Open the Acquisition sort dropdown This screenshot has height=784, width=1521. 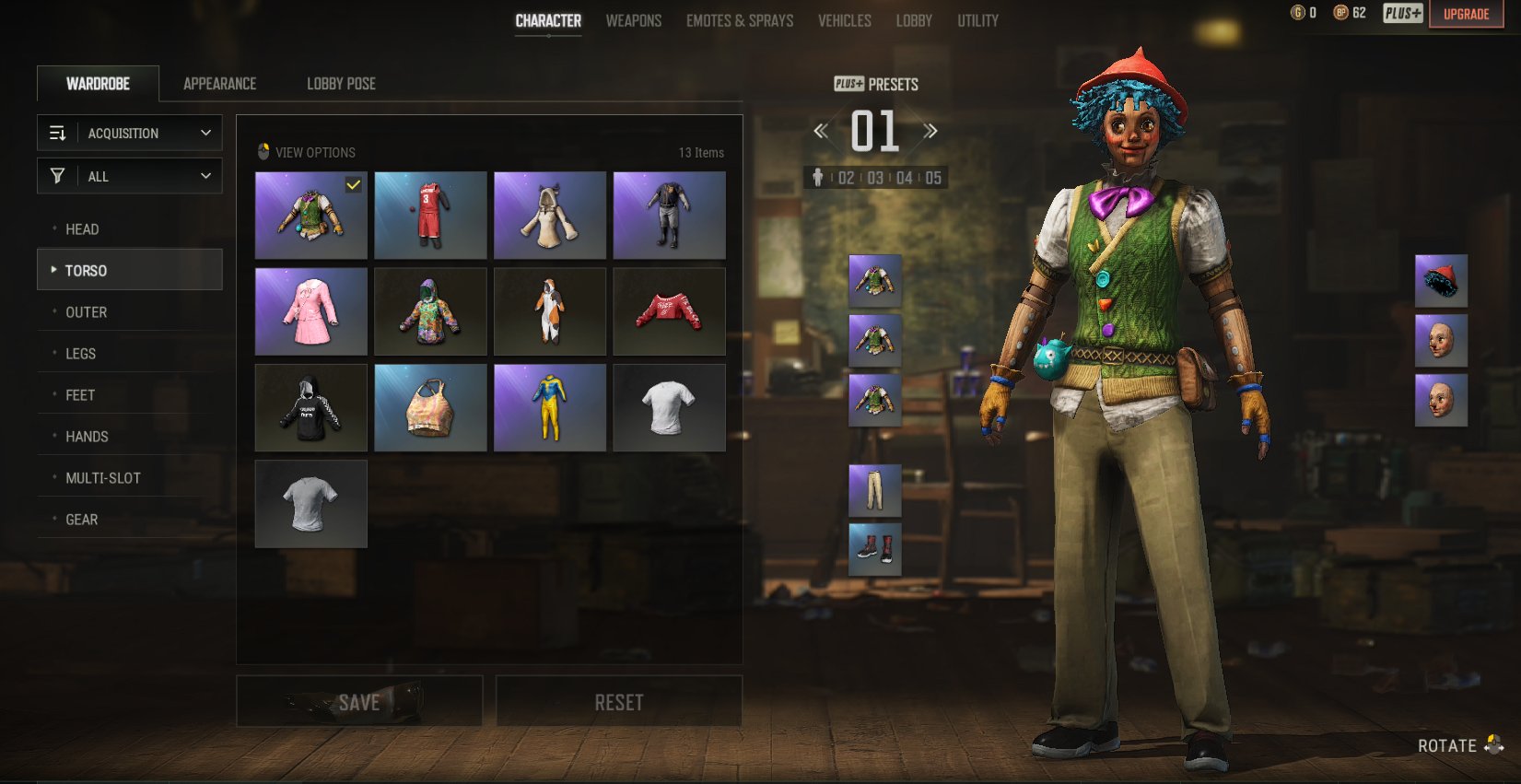[x=130, y=133]
